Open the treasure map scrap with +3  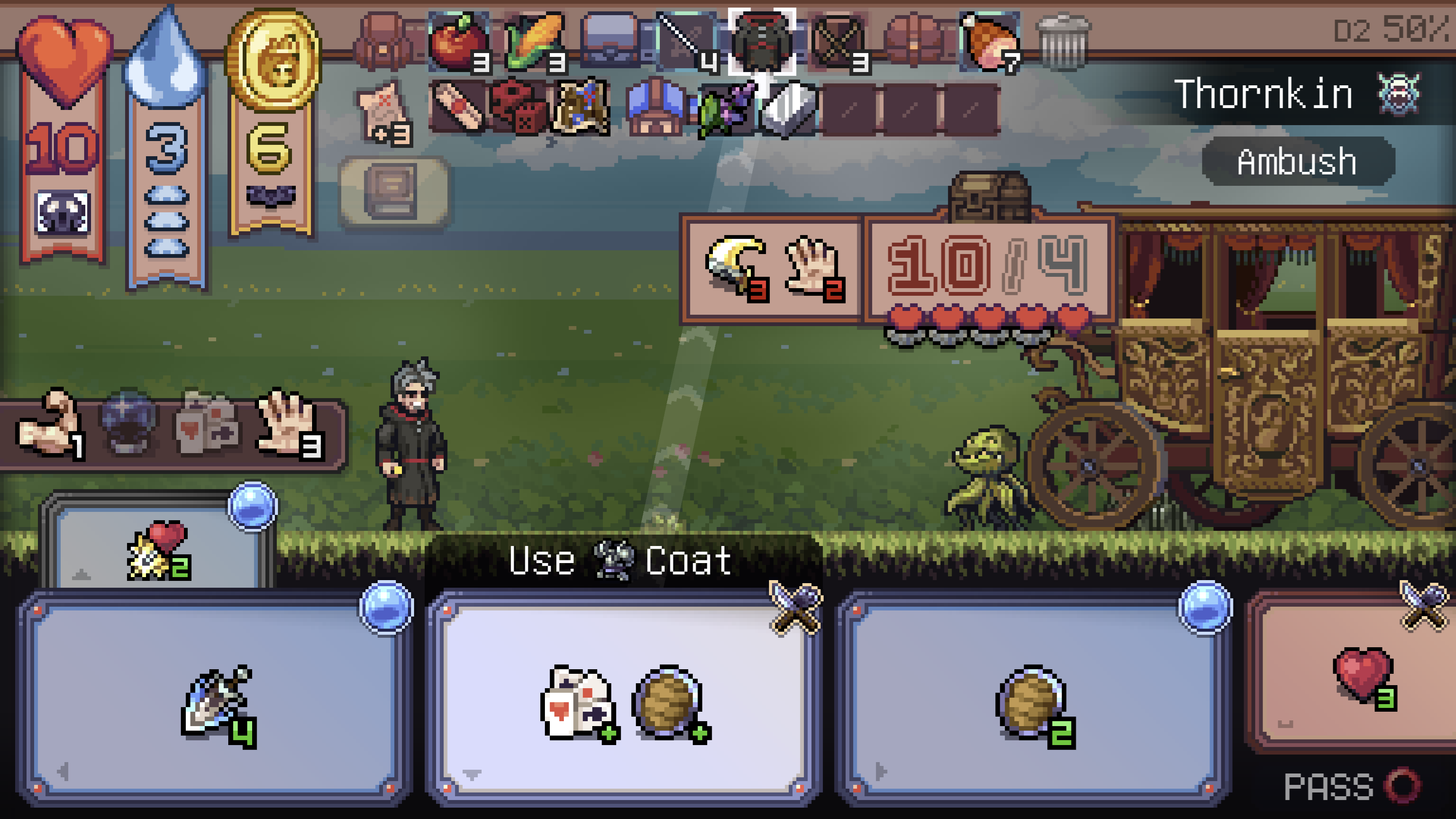tap(383, 110)
